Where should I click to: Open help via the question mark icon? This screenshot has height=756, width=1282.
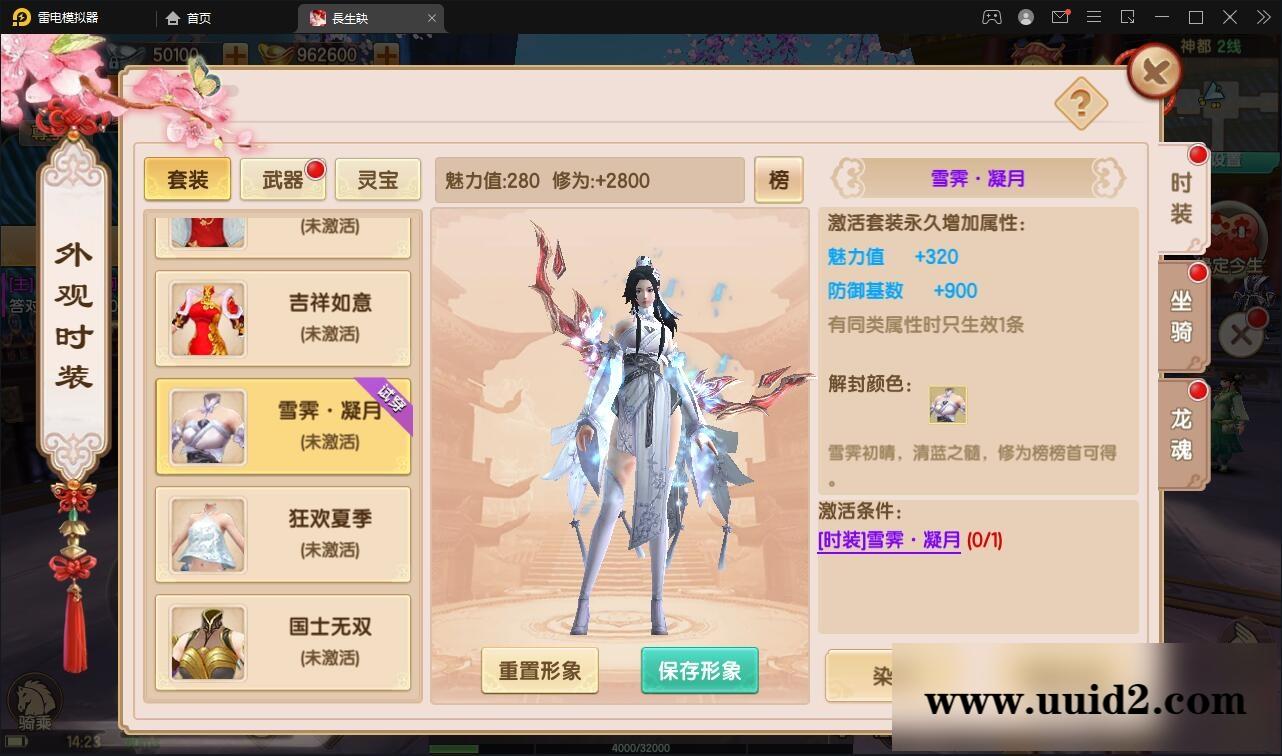click(x=1081, y=101)
